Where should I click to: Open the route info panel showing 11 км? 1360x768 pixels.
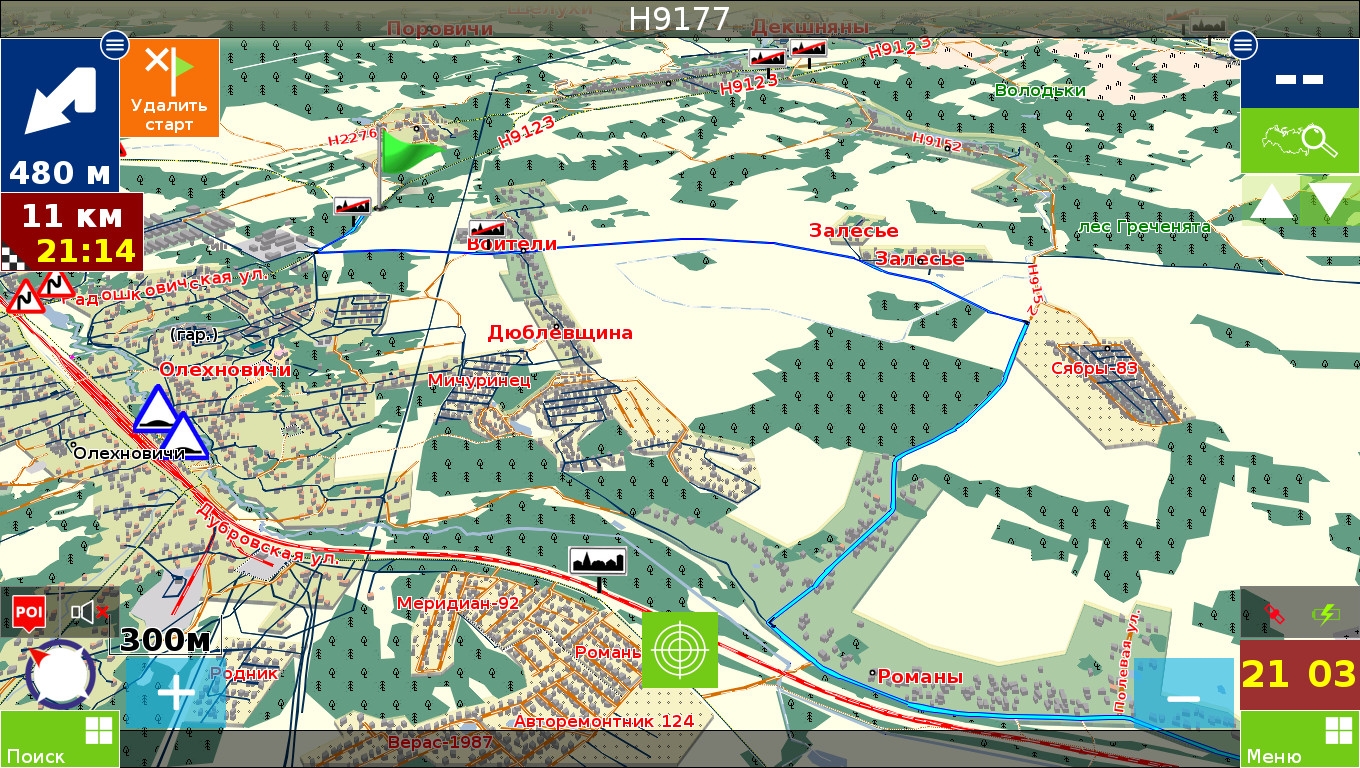pos(71,233)
